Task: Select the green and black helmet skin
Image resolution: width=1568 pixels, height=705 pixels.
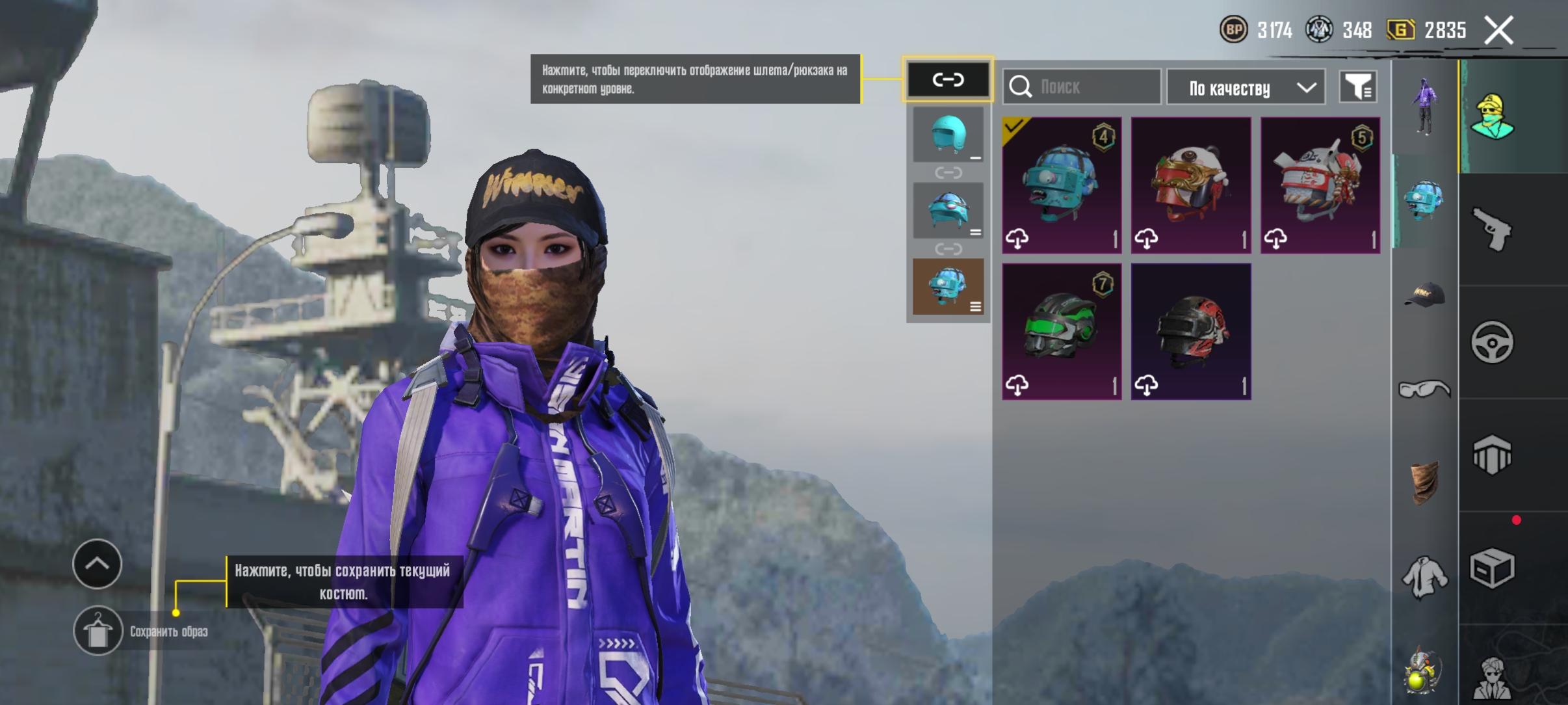Action: pyautogui.click(x=1062, y=331)
